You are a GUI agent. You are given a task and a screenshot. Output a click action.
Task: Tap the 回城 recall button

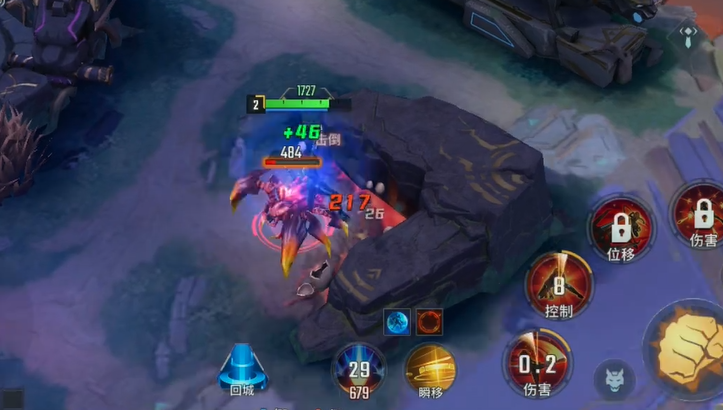(241, 368)
